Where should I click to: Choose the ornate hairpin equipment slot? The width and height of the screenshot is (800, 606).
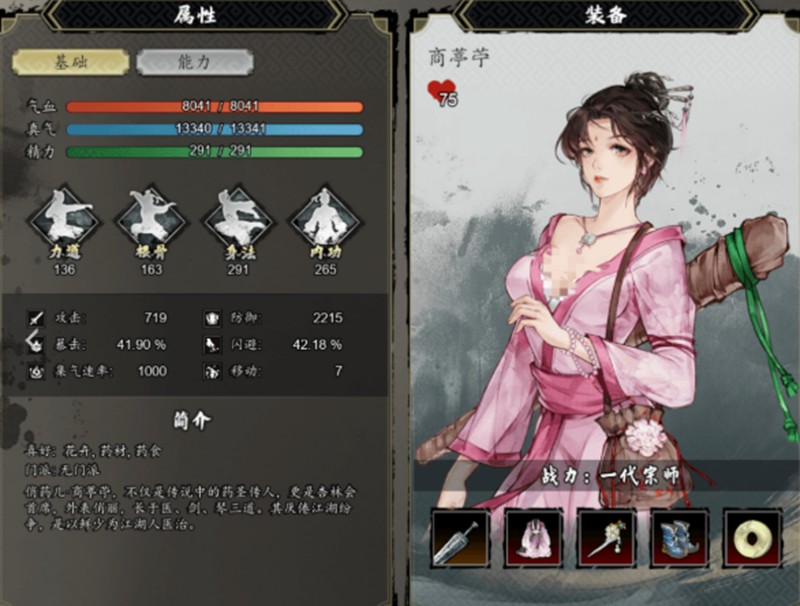coord(606,539)
